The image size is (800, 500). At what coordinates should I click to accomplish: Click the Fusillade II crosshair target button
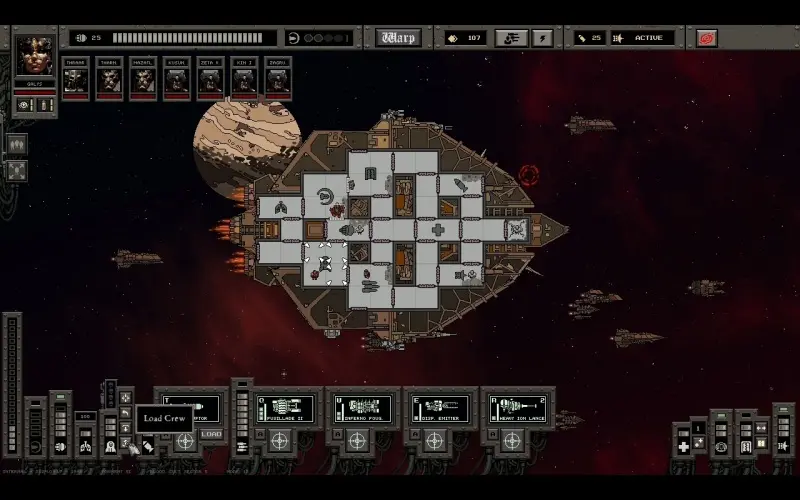[279, 440]
